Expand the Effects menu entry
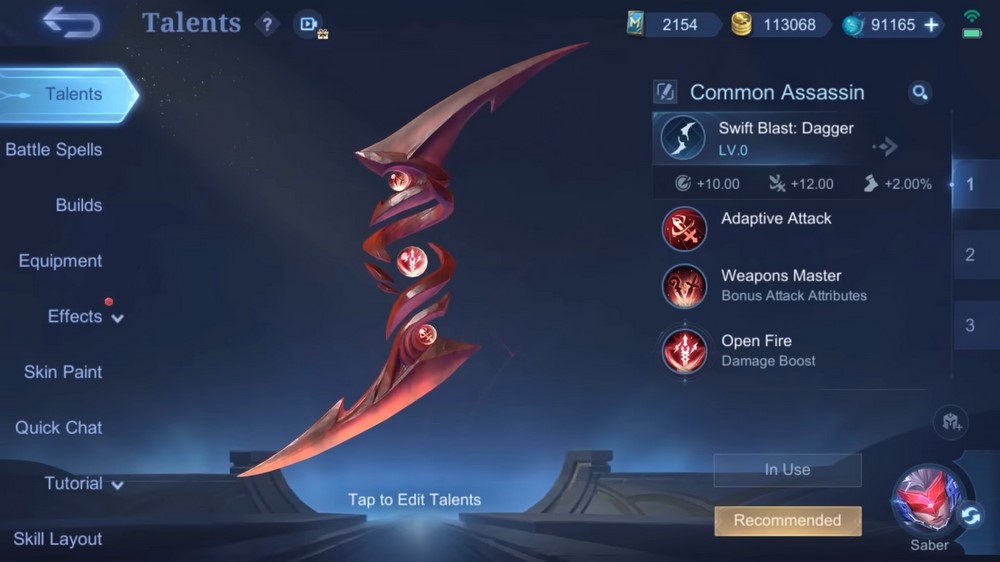The height and width of the screenshot is (562, 1000). click(x=85, y=317)
